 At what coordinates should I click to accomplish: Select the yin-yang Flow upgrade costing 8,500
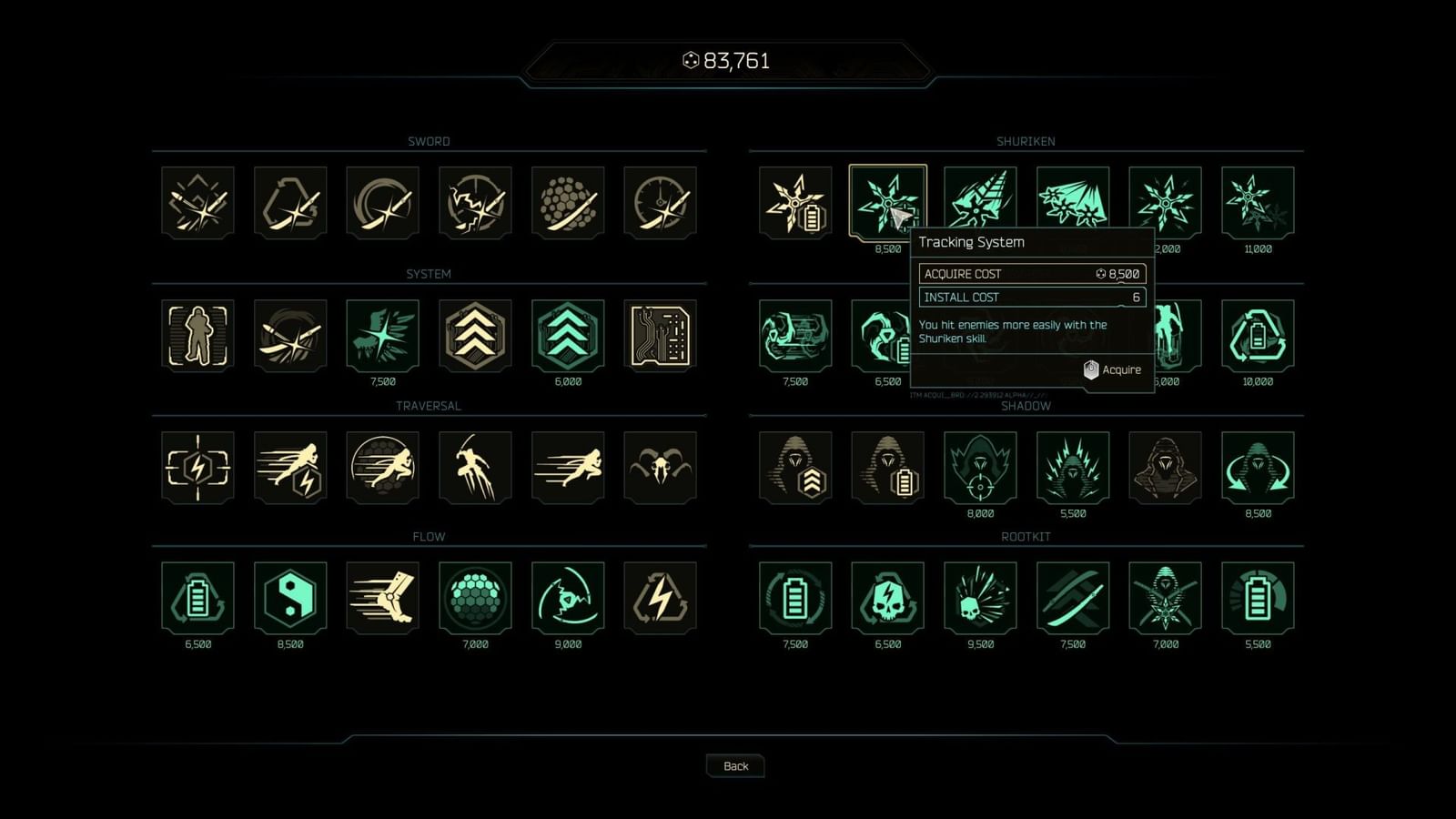[x=290, y=599]
